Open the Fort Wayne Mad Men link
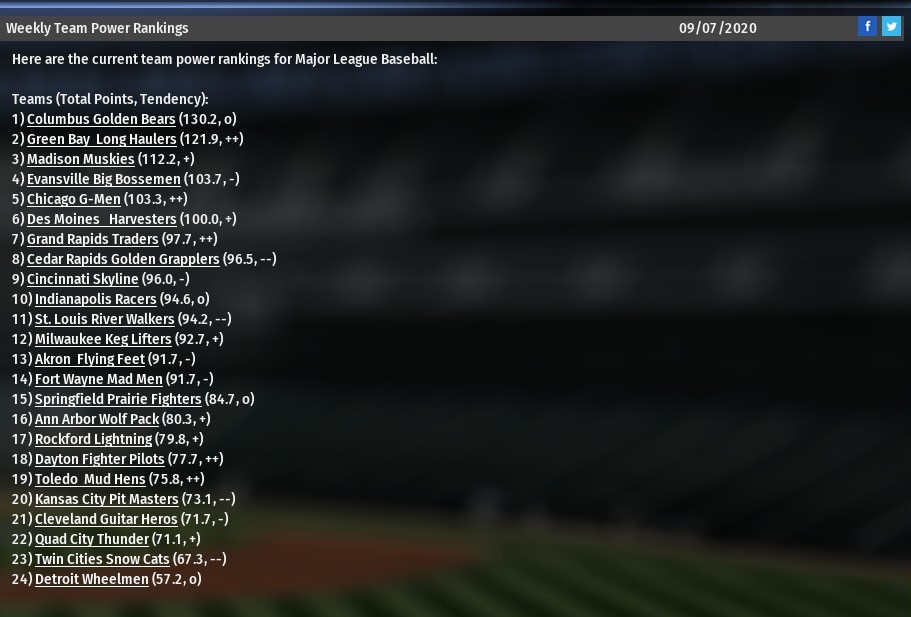 coord(98,379)
